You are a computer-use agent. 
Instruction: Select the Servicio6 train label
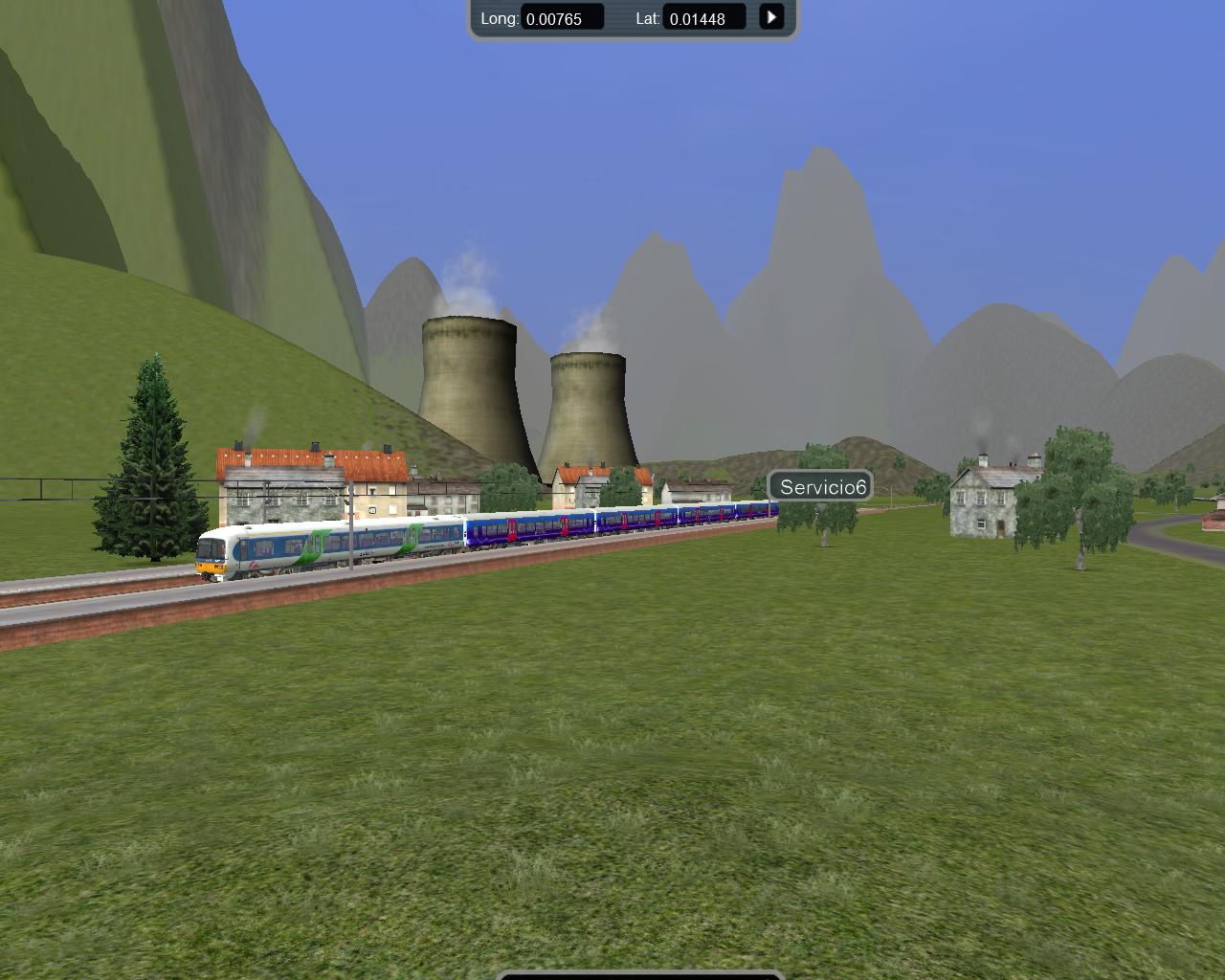click(821, 487)
